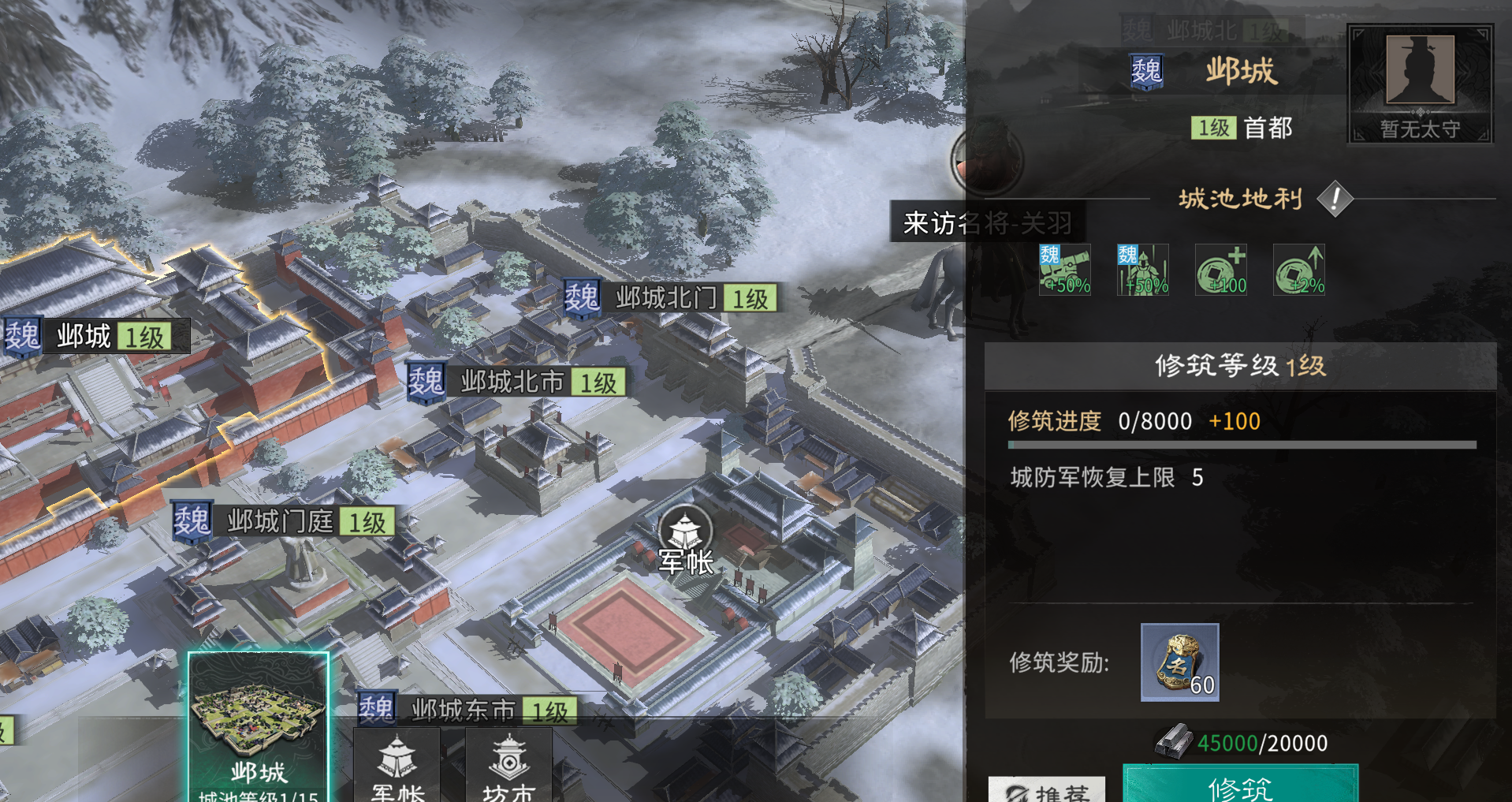1512x802 pixels.
Task: Open the 魏 faction banner on 邺城北门
Action: pos(581,299)
